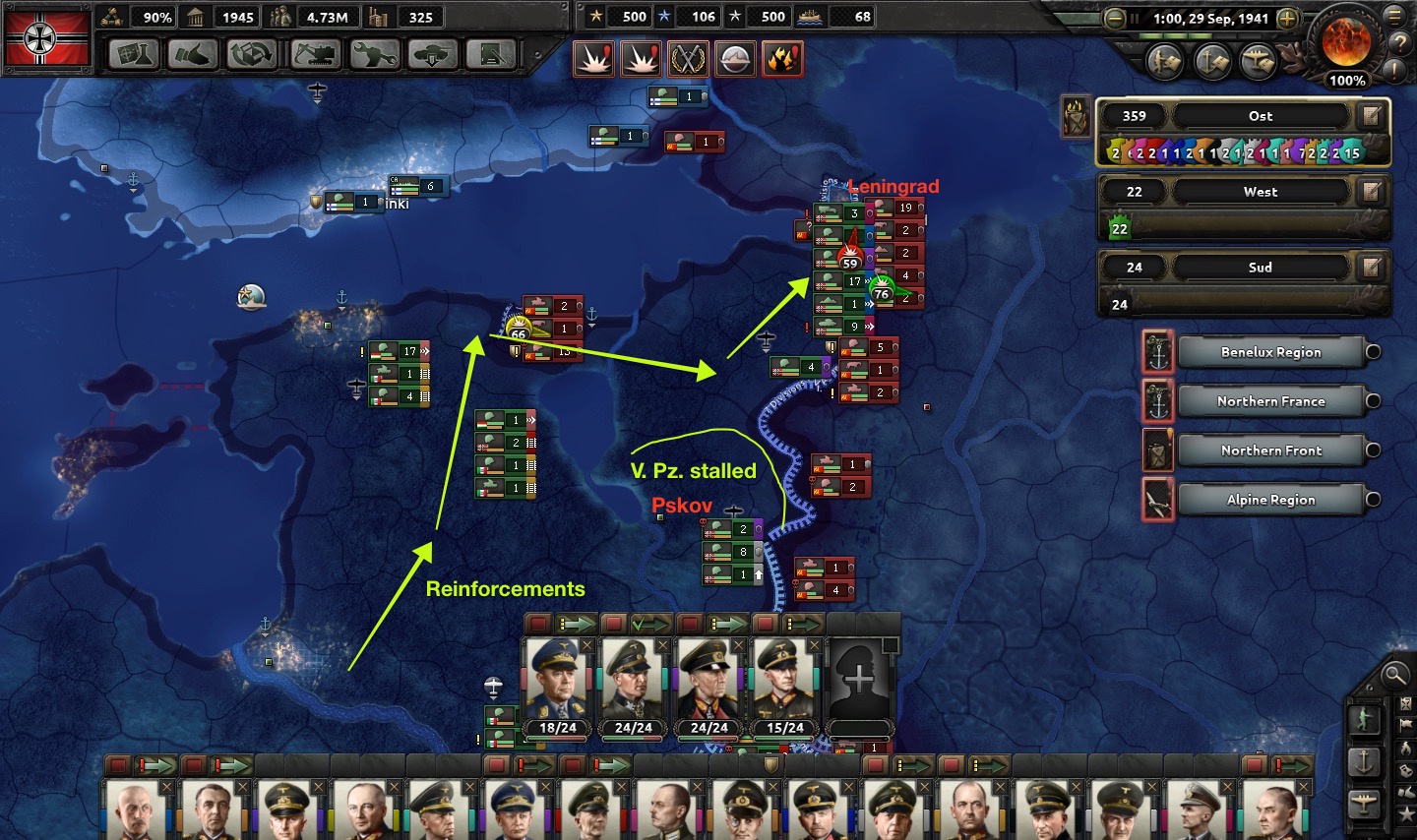Switch to the naval map mode anchor button
1417x840 pixels.
(x=1364, y=761)
